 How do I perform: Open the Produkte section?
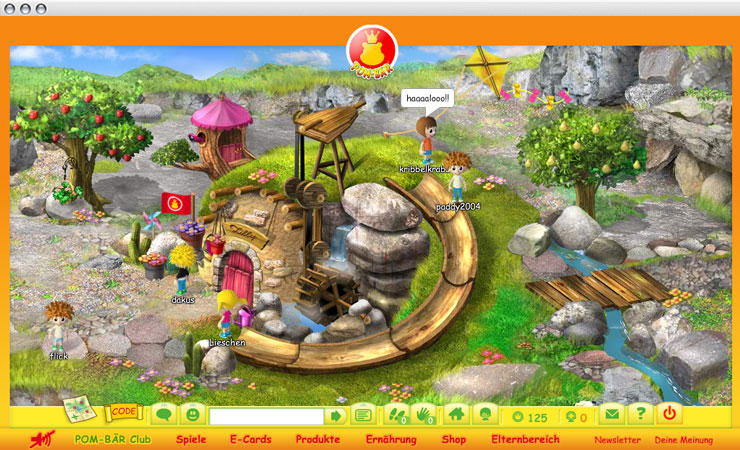coord(318,439)
